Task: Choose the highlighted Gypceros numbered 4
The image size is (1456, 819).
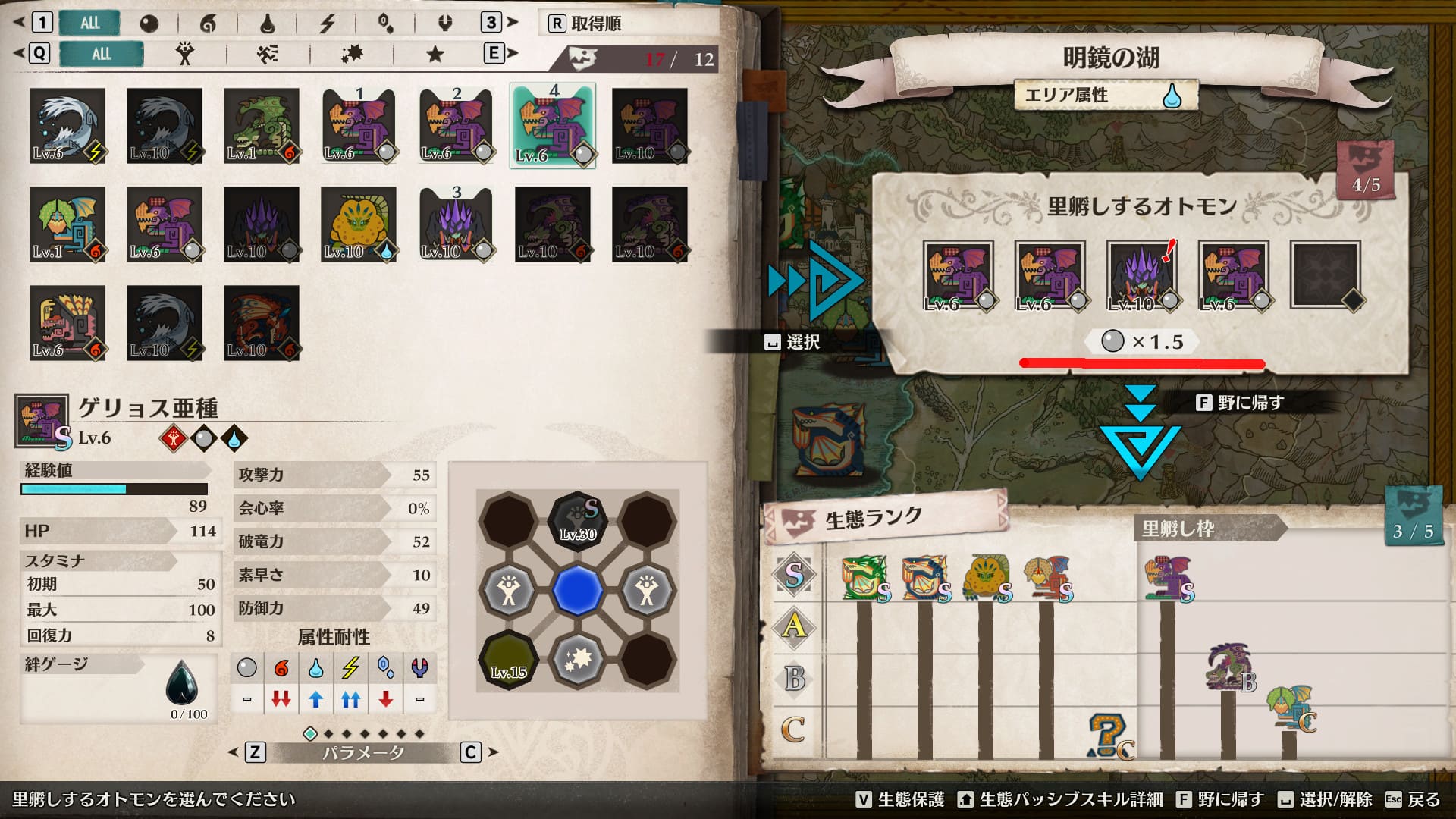Action: tap(553, 126)
